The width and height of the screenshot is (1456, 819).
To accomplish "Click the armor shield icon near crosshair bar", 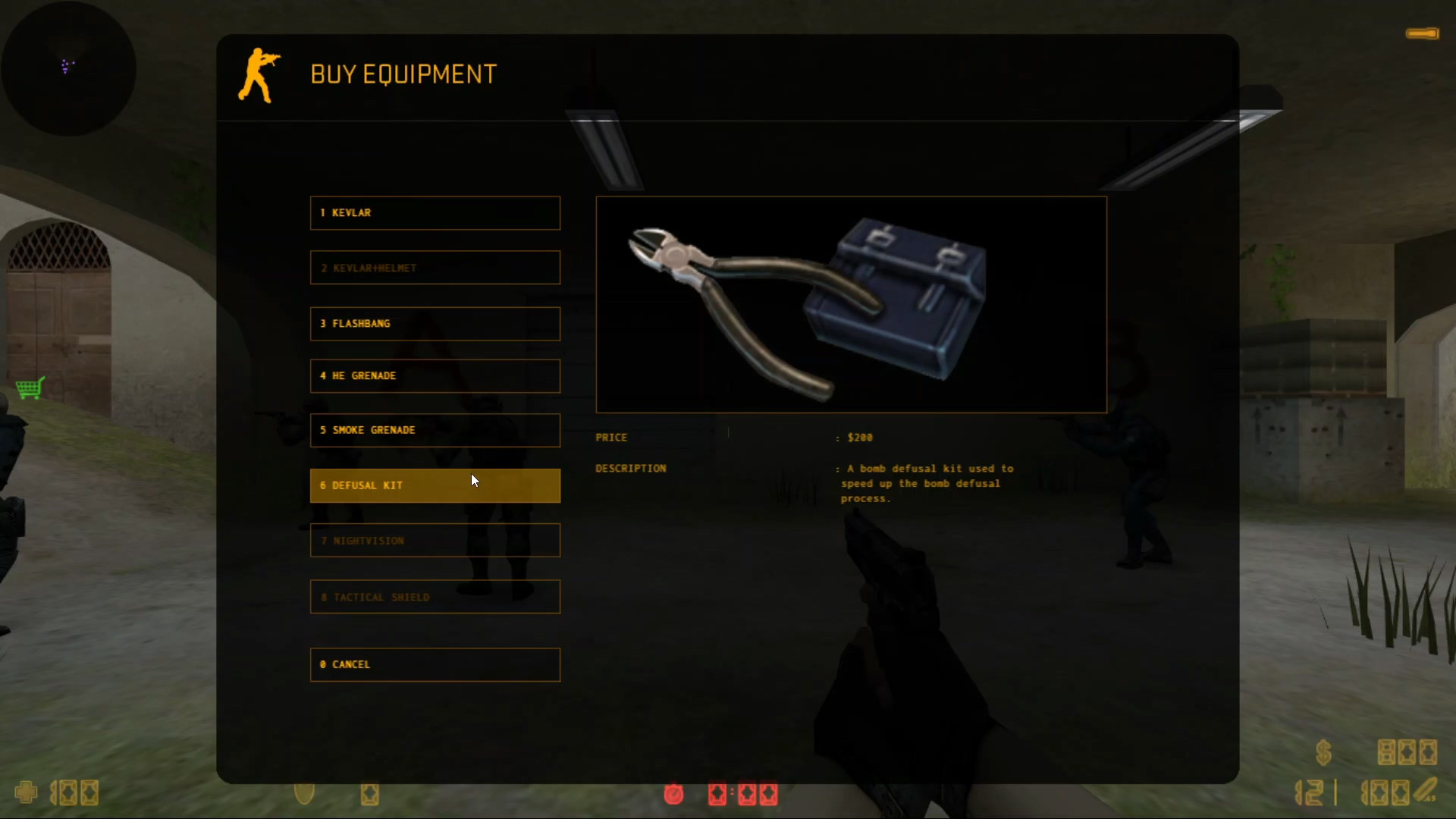I will (305, 792).
